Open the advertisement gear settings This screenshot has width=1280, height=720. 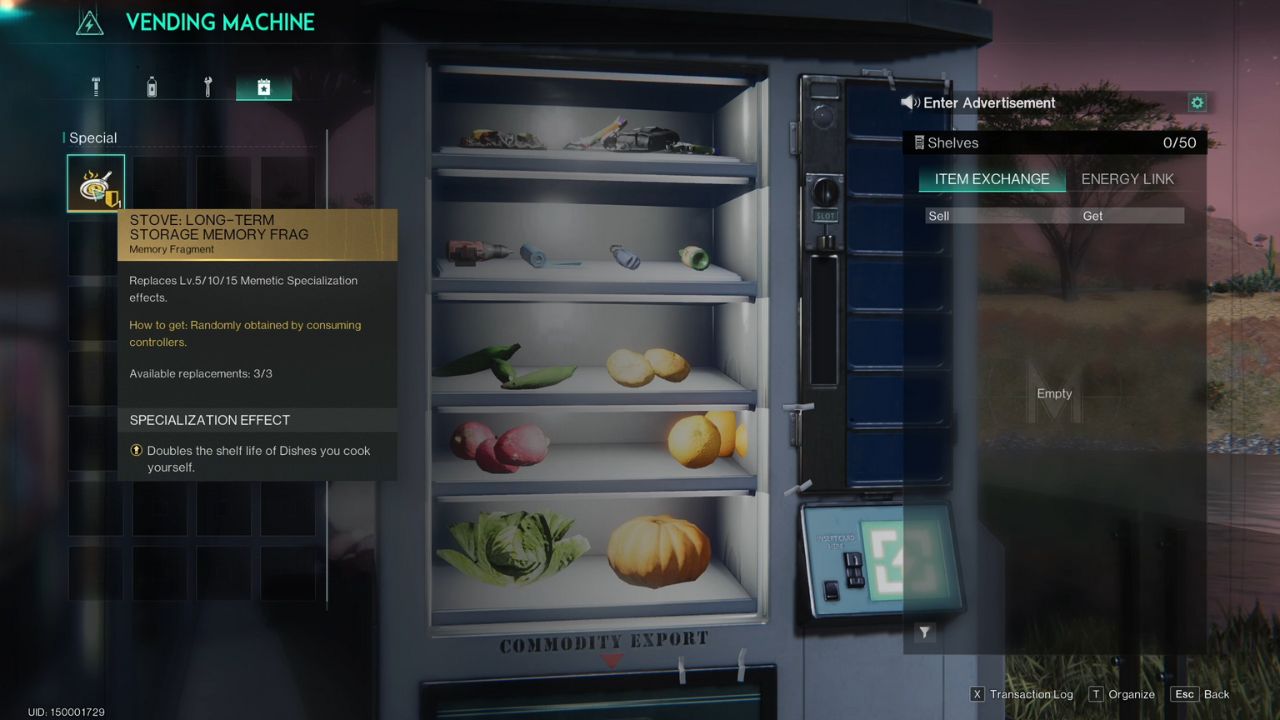(x=1197, y=103)
